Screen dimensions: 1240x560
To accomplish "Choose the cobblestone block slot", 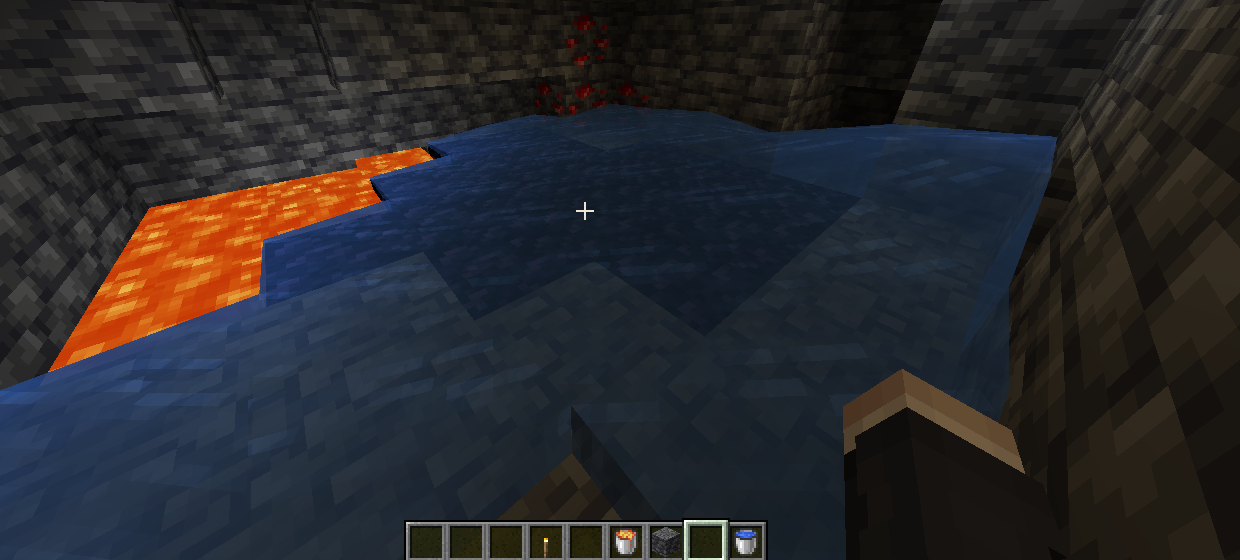I will (665, 542).
